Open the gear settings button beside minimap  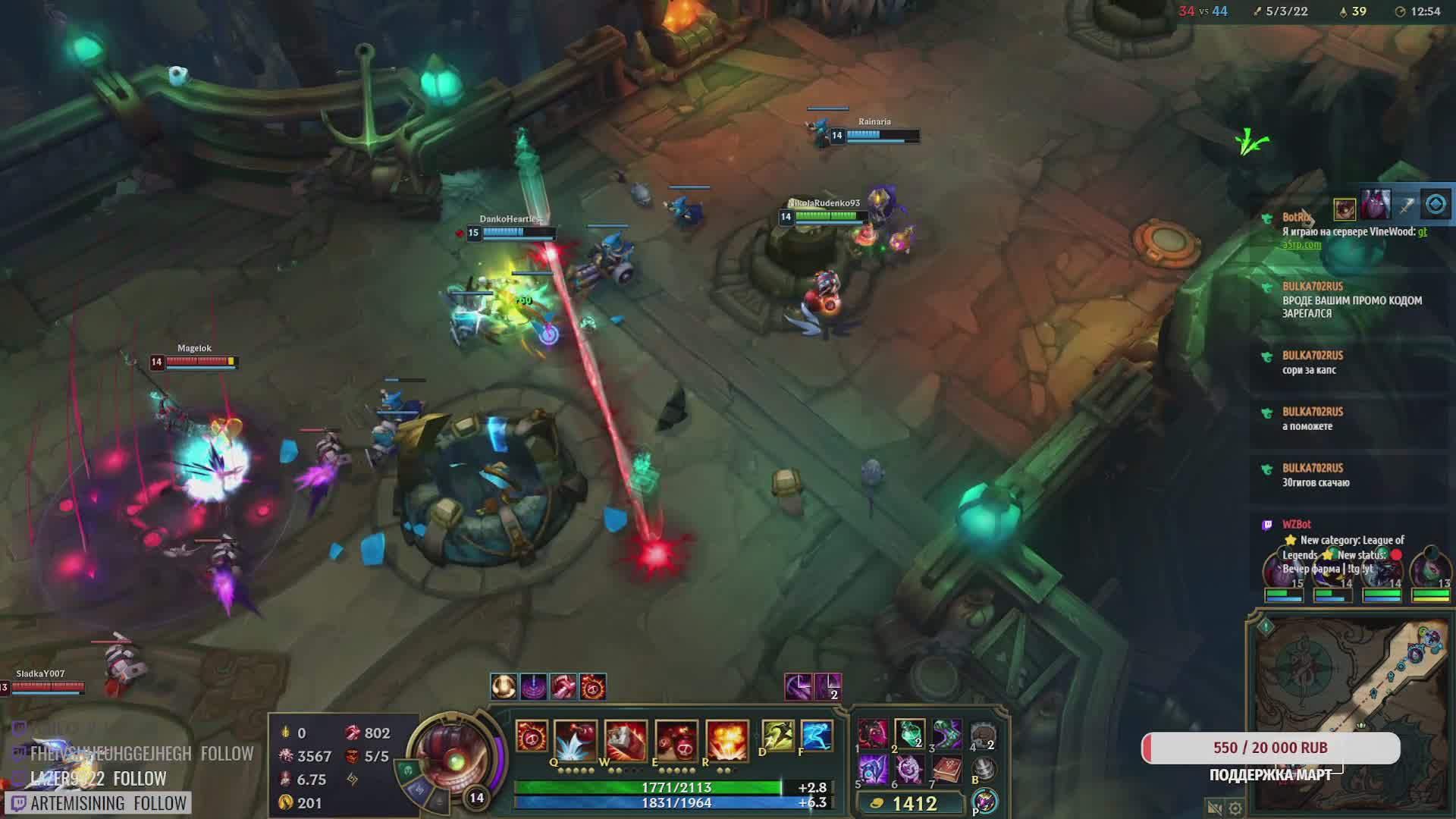[1235, 808]
